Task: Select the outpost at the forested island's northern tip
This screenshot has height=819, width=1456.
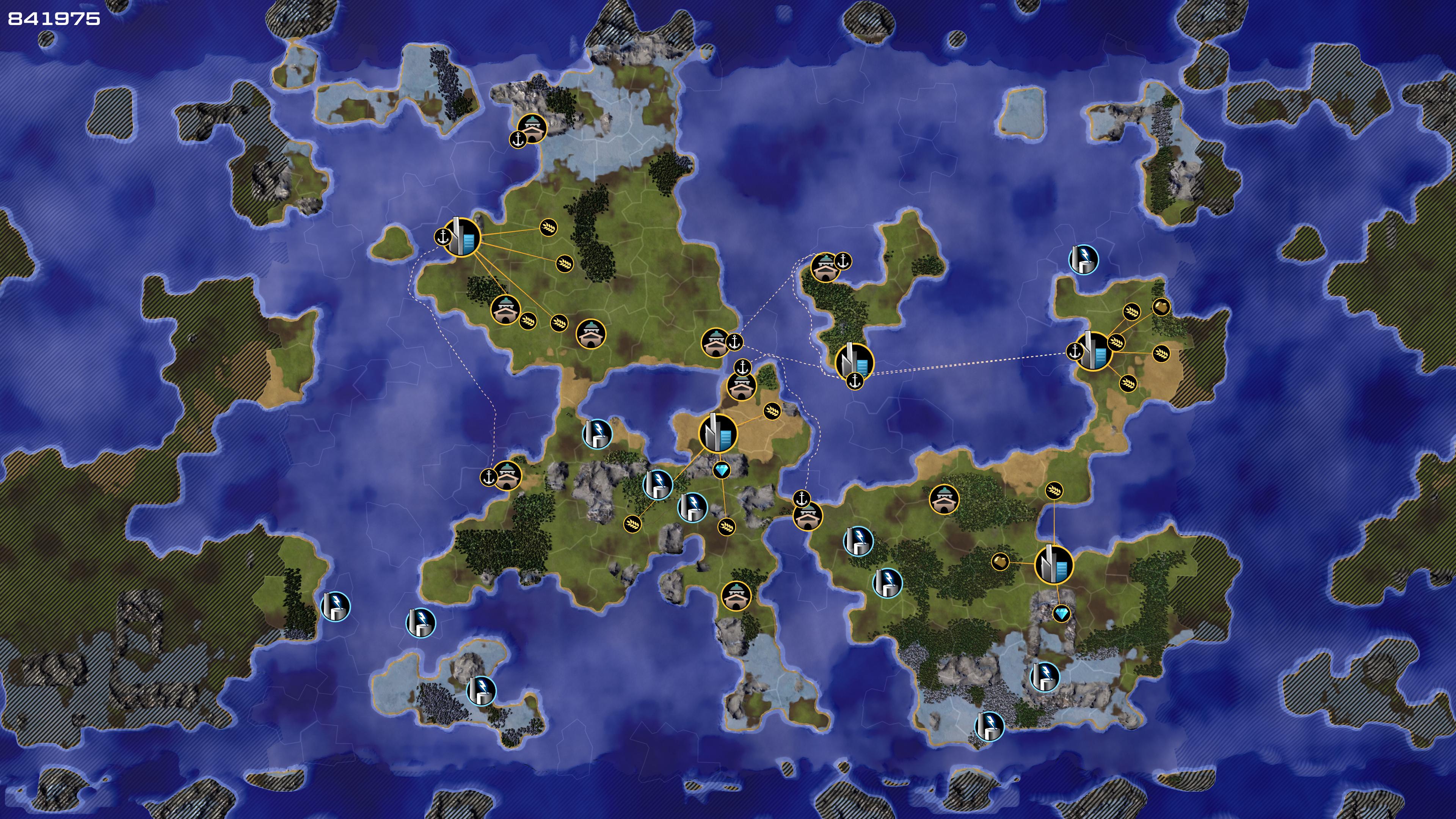Action: pos(825,267)
